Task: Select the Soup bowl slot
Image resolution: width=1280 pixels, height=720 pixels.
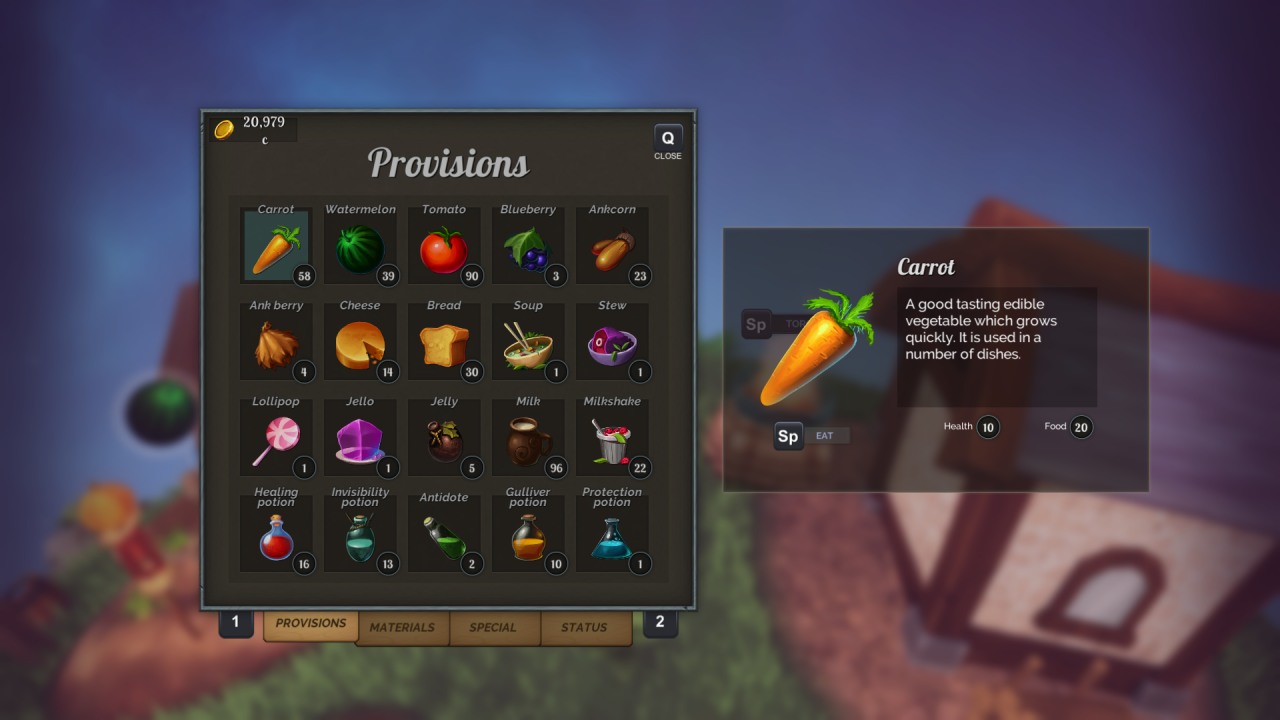Action: pyautogui.click(x=527, y=344)
